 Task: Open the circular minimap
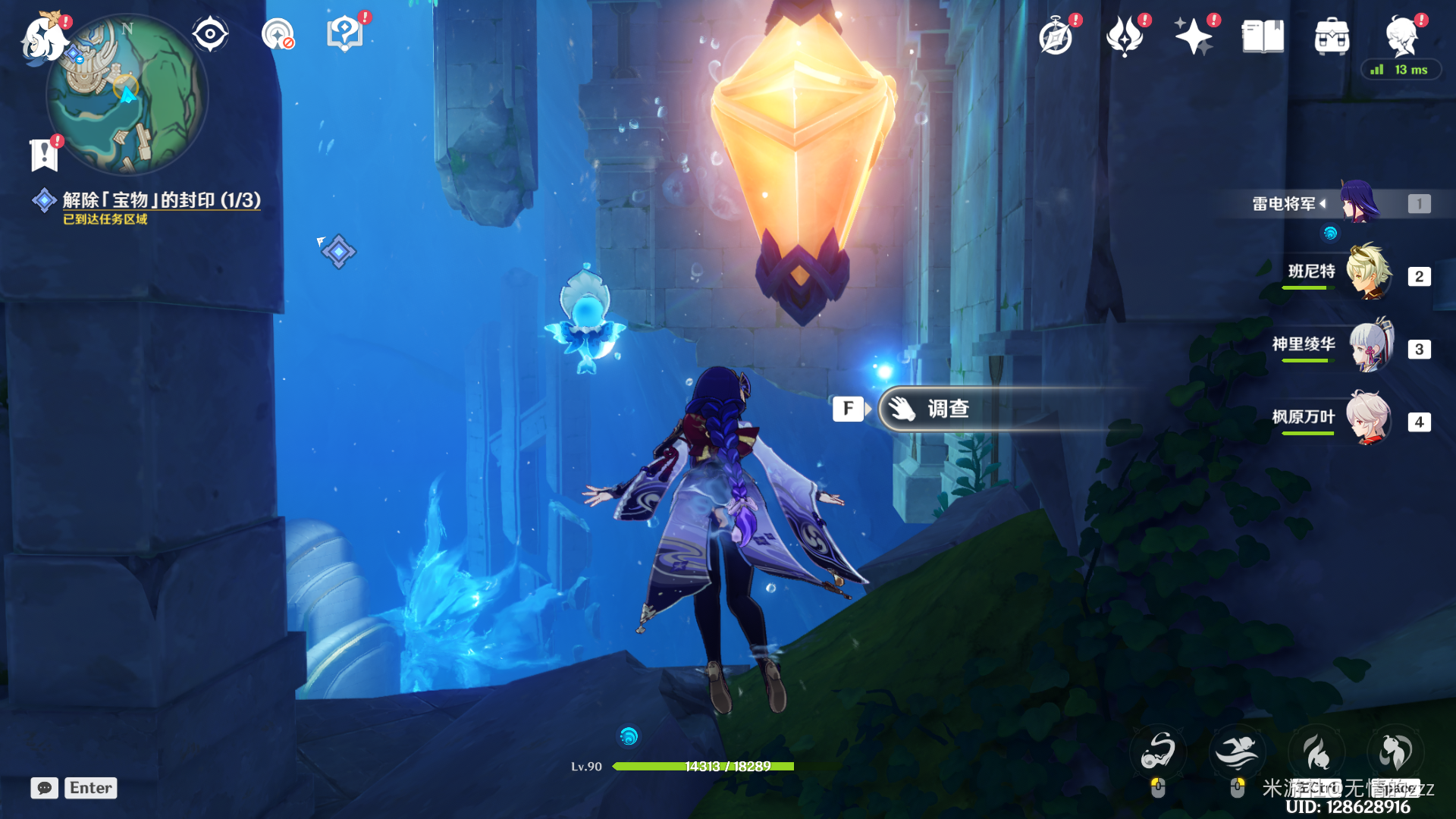[127, 96]
